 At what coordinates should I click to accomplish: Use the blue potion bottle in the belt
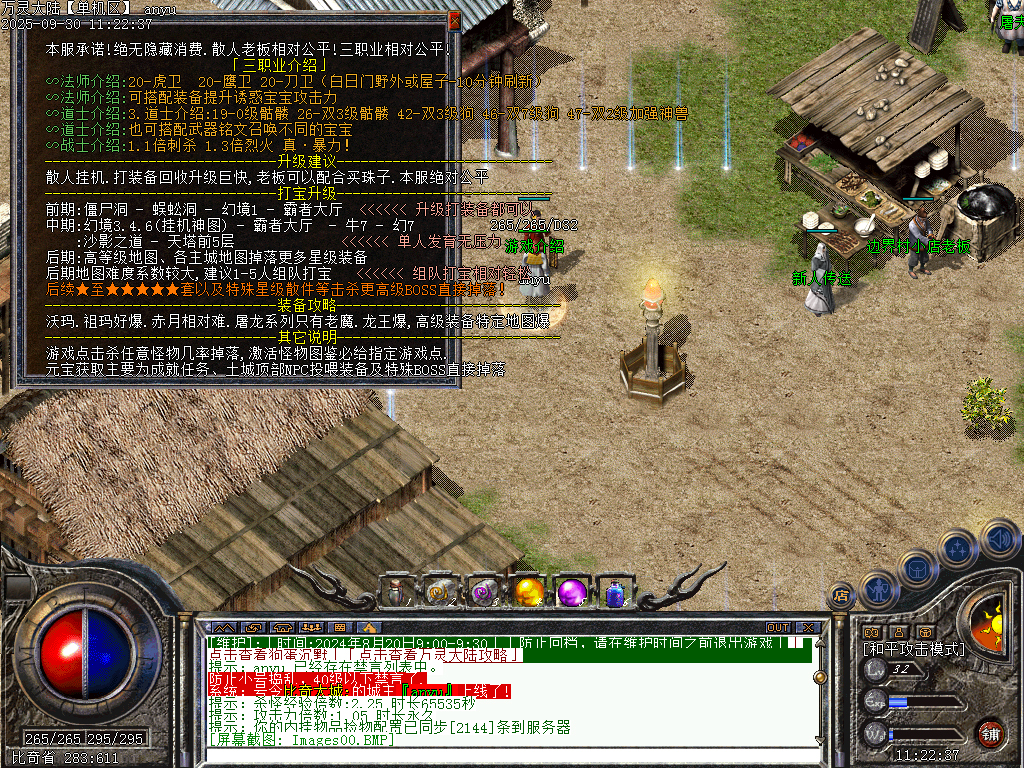click(614, 592)
